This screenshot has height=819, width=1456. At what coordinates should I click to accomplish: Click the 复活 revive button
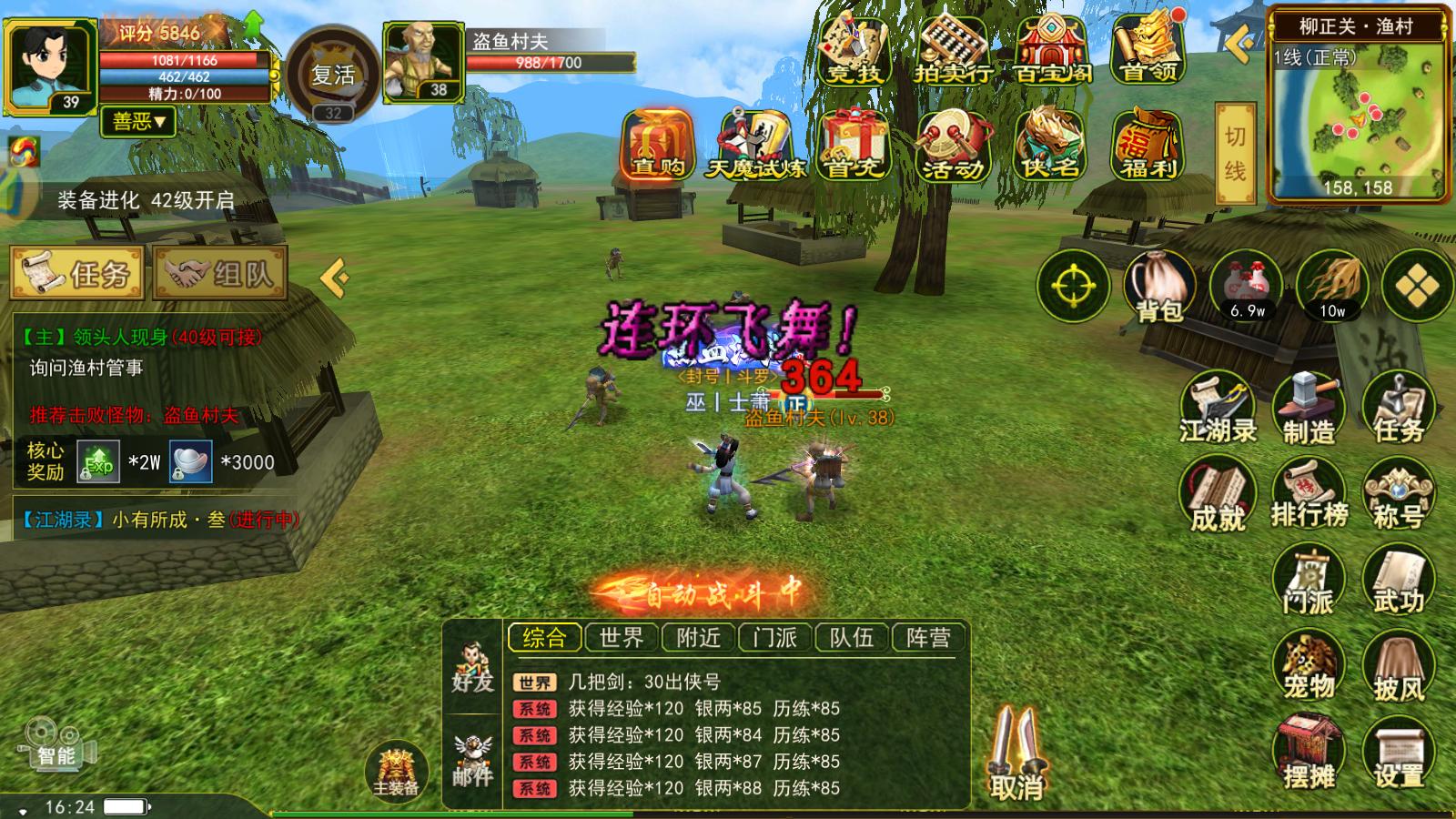333,75
